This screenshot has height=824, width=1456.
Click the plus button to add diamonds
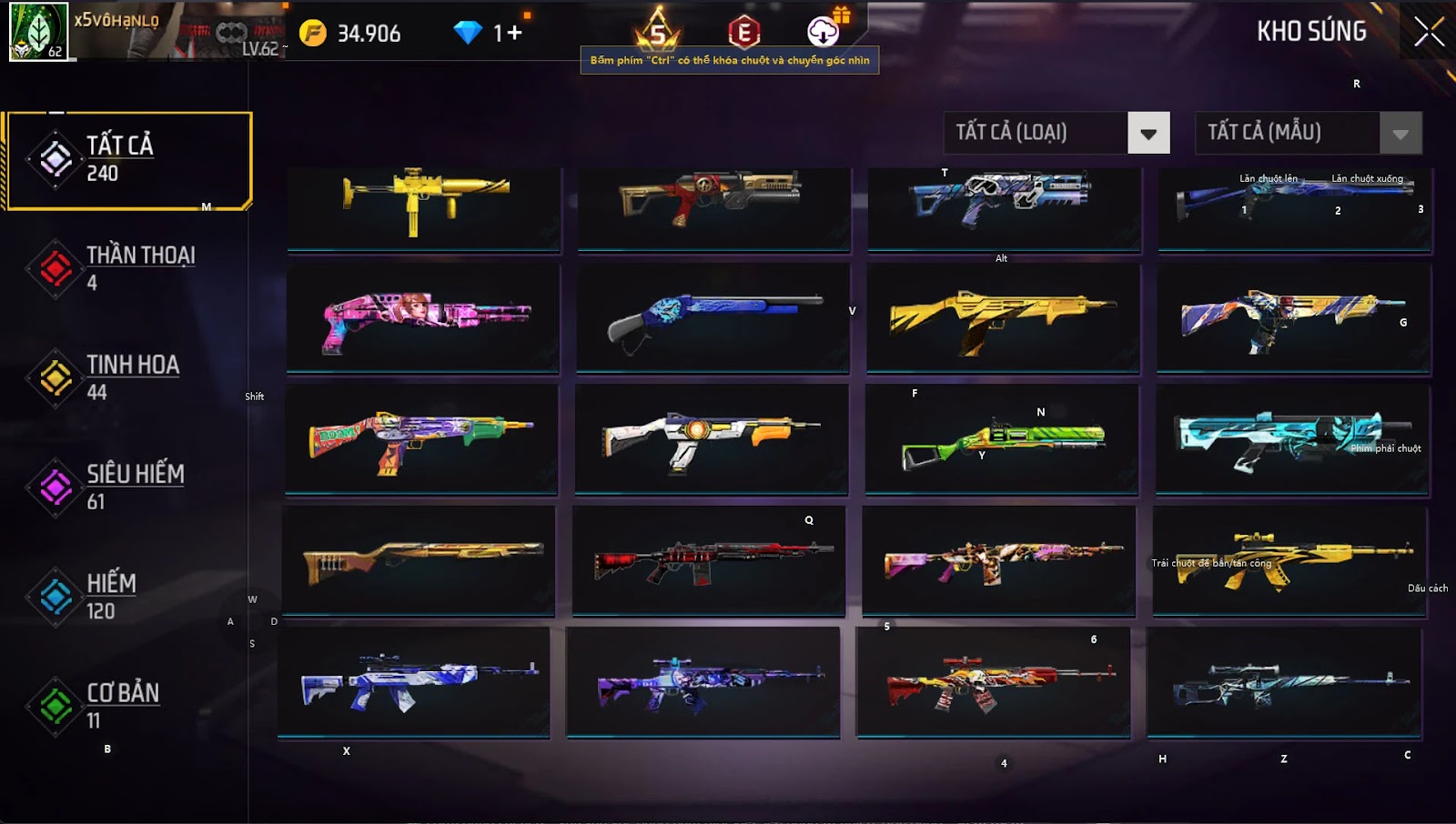click(x=514, y=34)
